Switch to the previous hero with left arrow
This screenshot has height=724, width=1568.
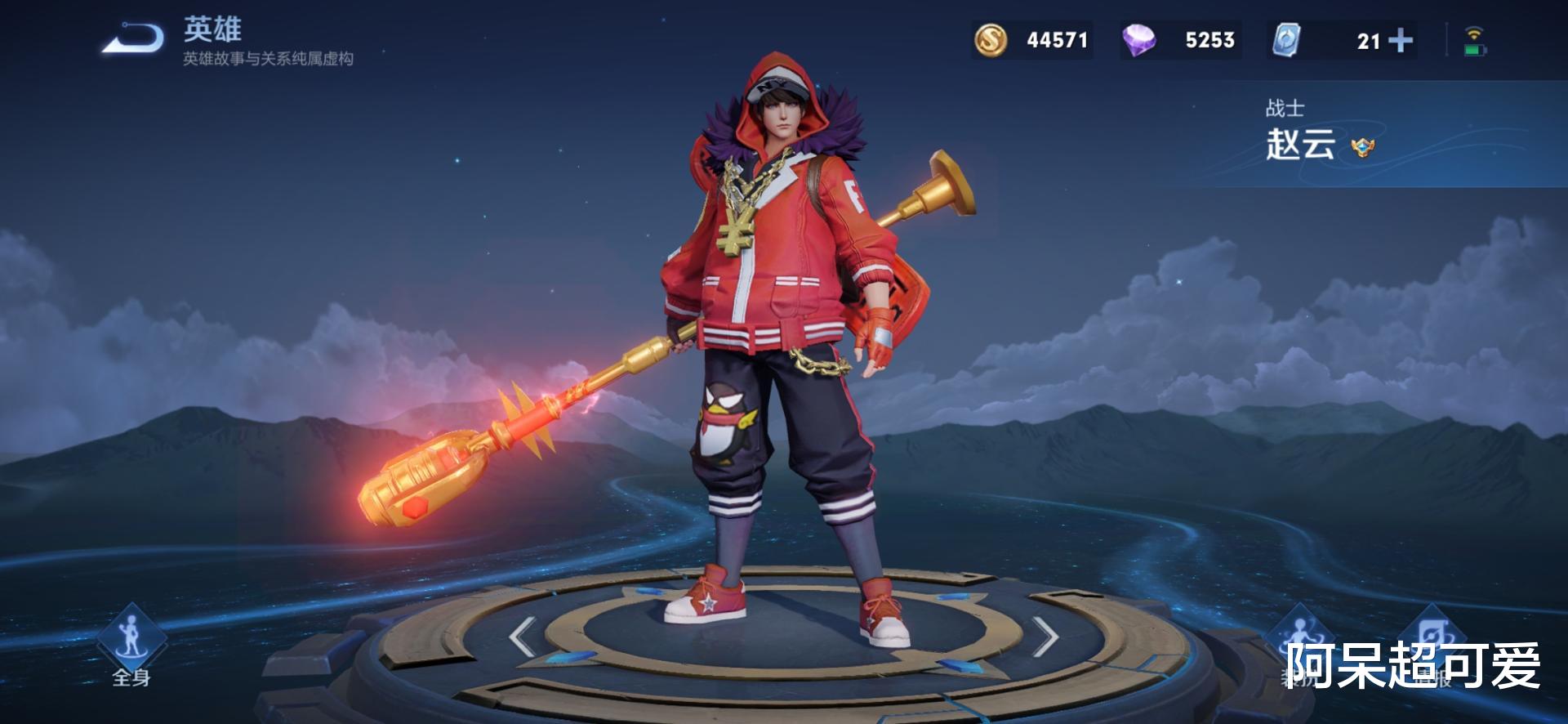tap(523, 637)
